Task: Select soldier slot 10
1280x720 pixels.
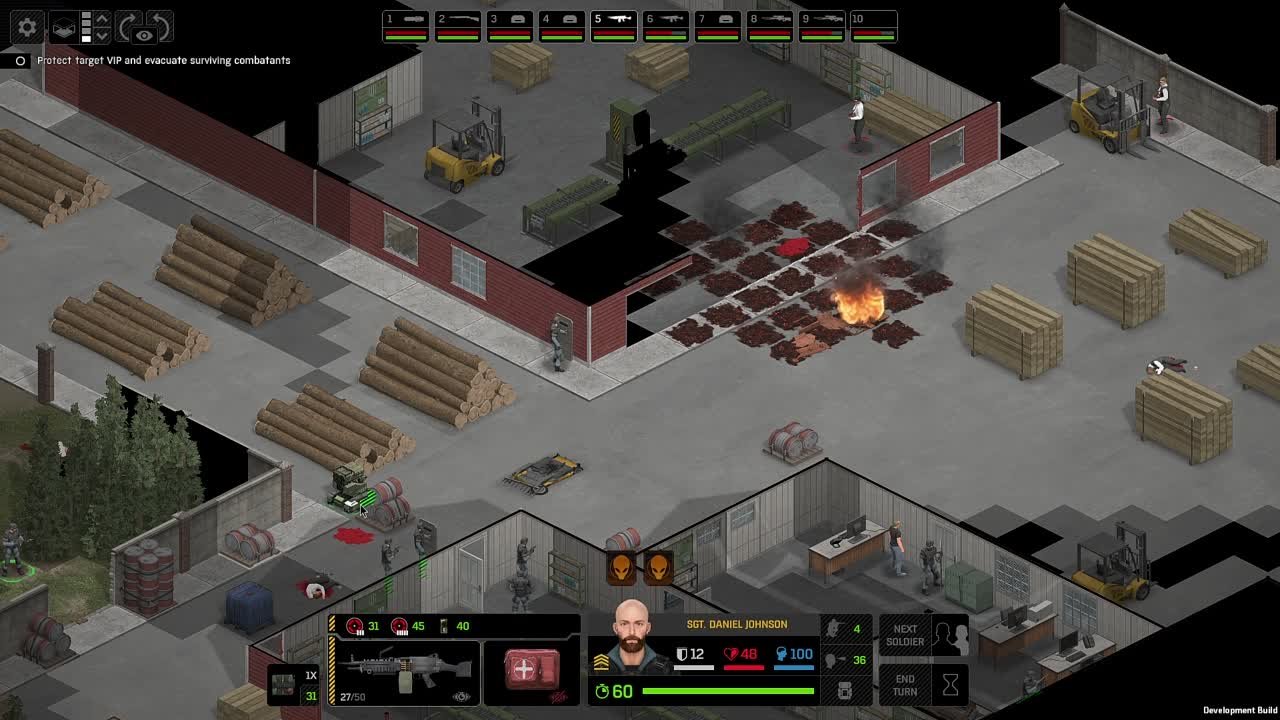Action: [x=873, y=26]
